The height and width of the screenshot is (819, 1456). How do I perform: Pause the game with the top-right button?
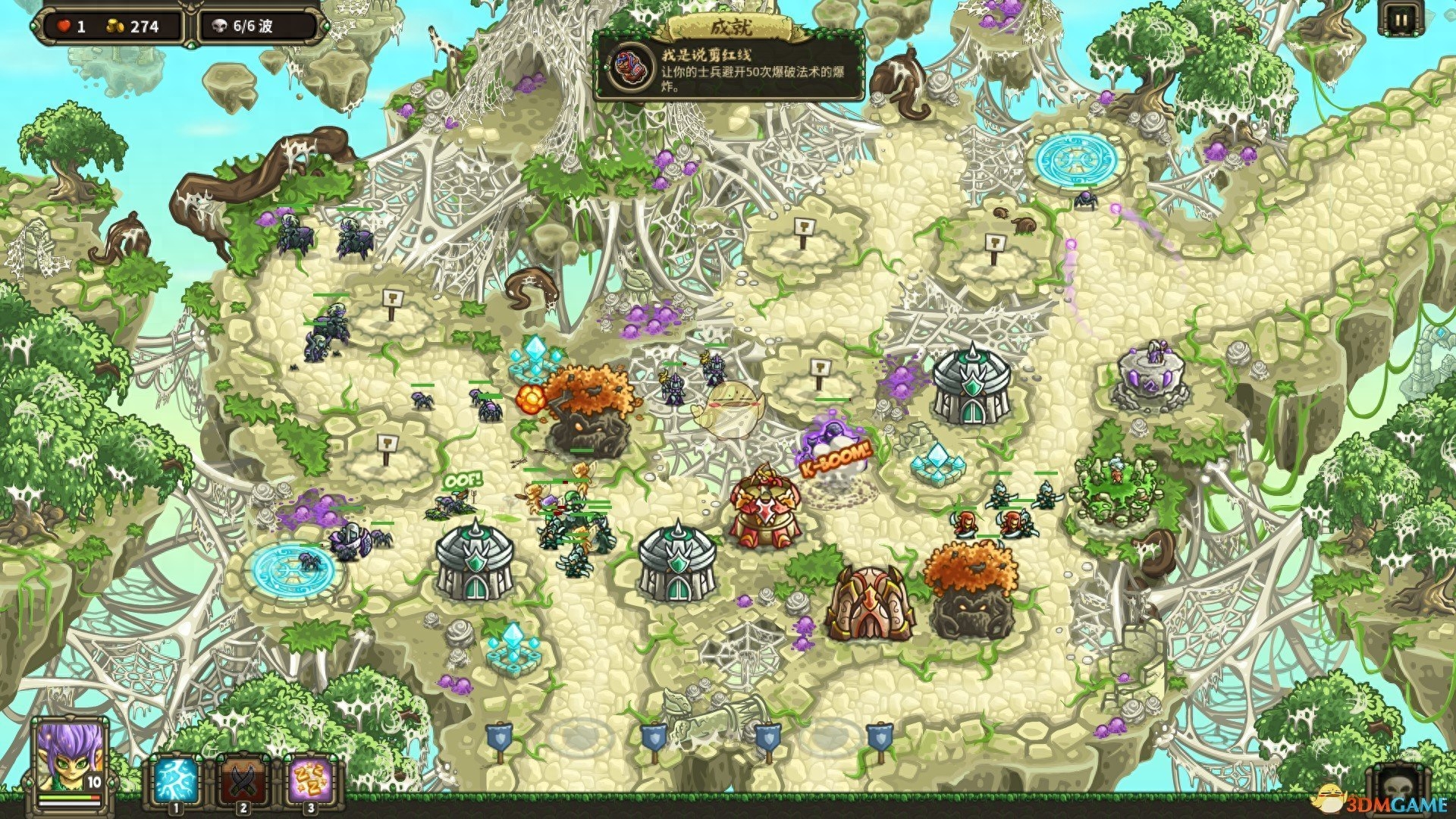[1400, 20]
